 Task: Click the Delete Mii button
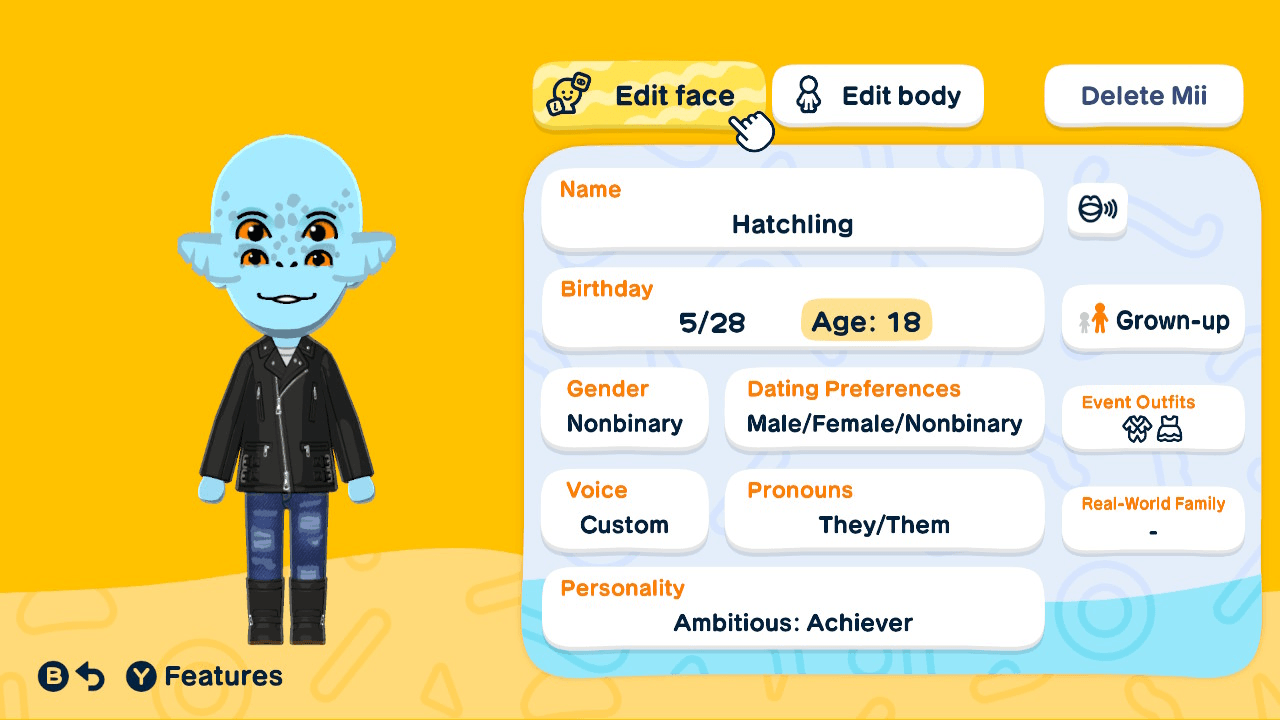[x=1143, y=95]
